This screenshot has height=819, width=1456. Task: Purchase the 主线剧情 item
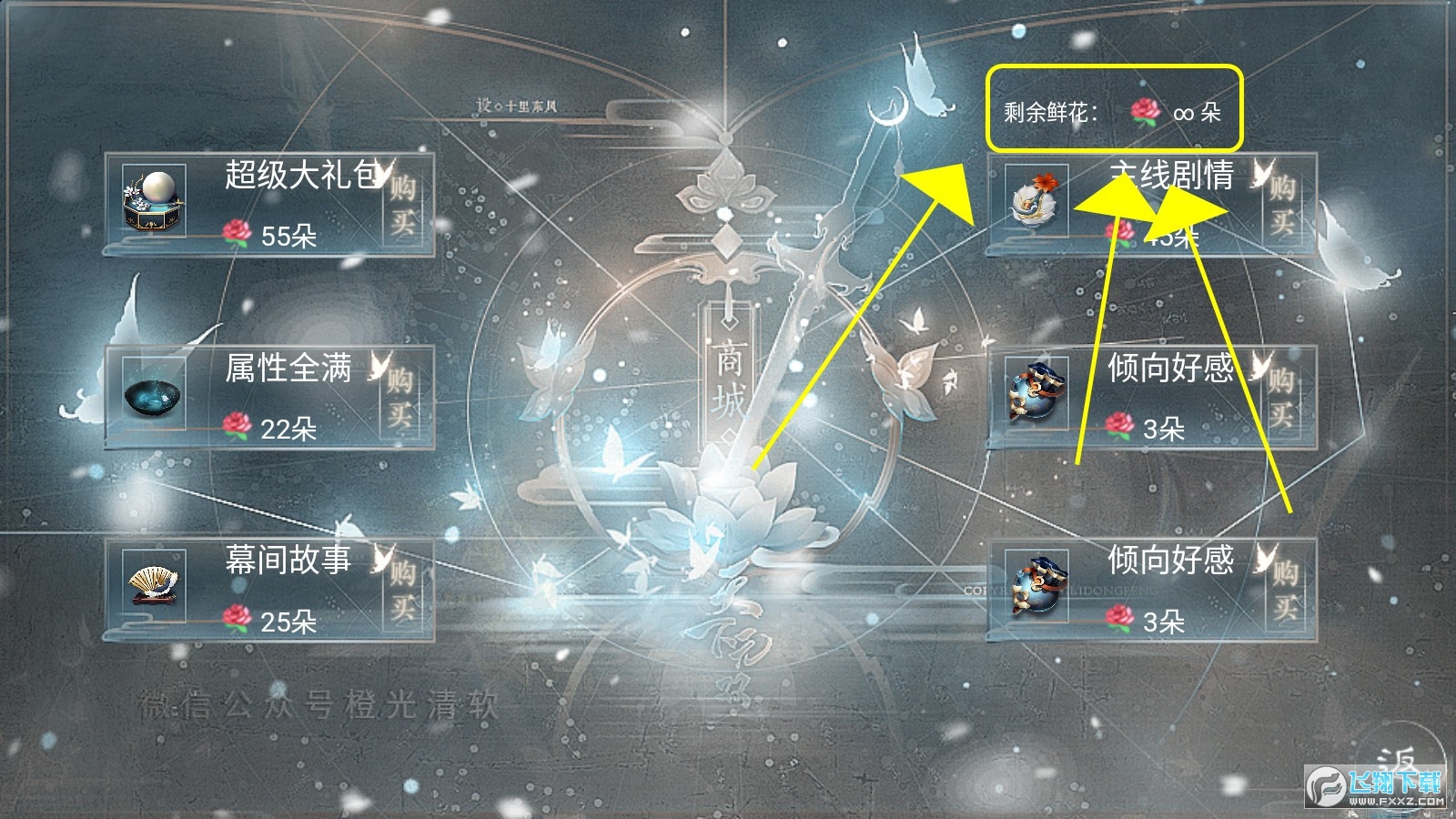[x=1283, y=203]
